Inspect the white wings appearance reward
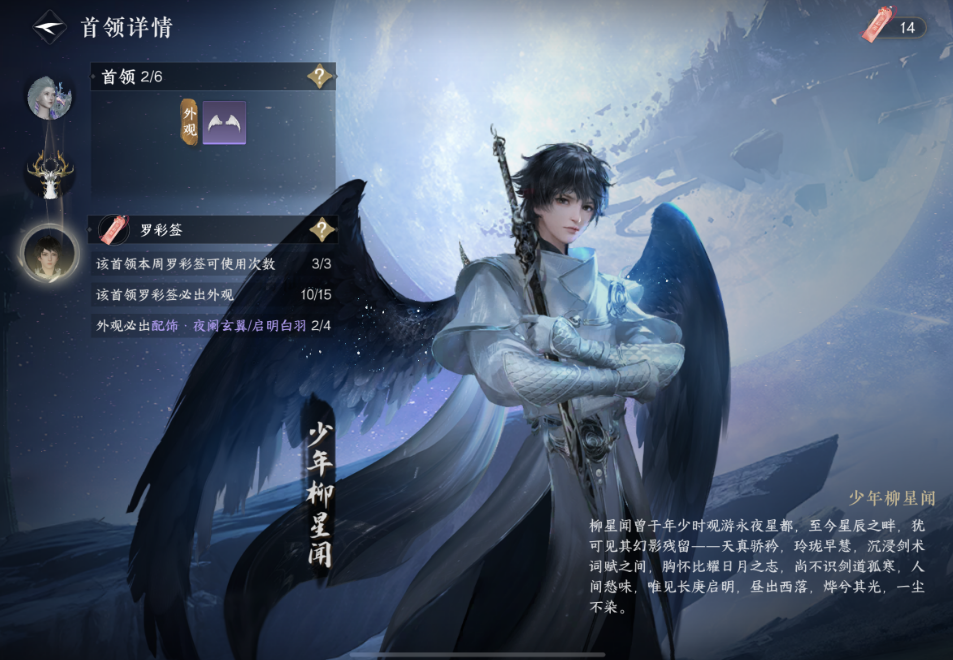This screenshot has width=953, height=660. click(x=224, y=123)
